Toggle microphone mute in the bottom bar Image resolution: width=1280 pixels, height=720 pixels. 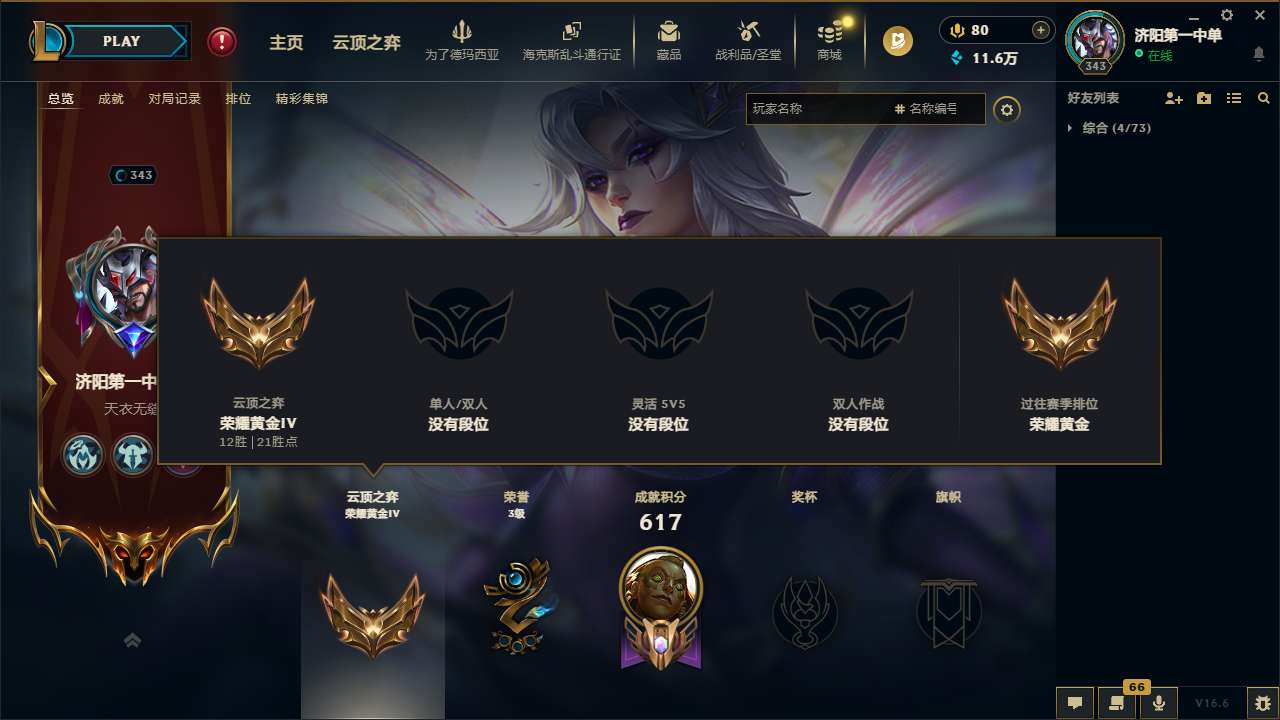(1159, 703)
